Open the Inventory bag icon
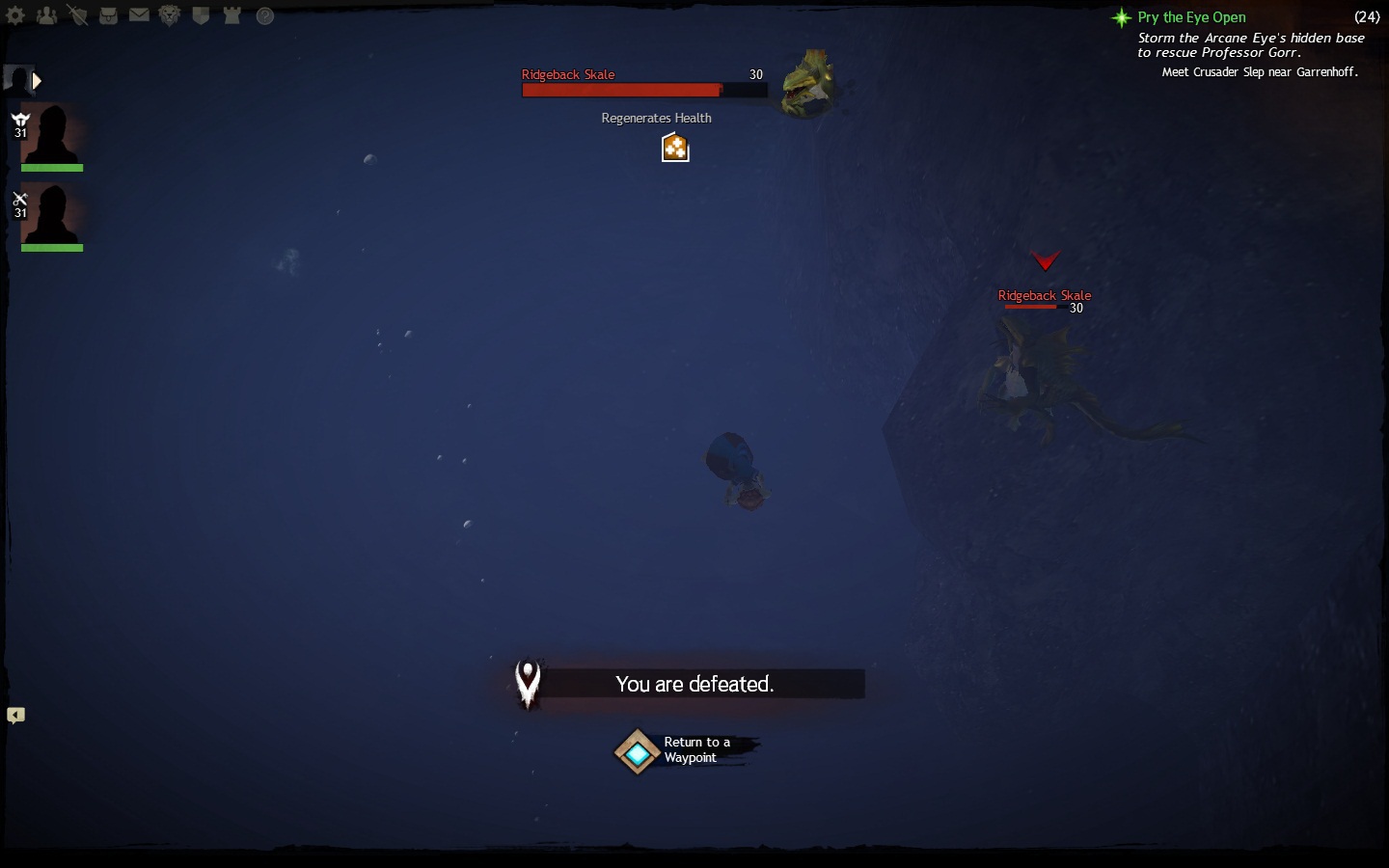This screenshot has width=1389, height=868. [x=108, y=15]
